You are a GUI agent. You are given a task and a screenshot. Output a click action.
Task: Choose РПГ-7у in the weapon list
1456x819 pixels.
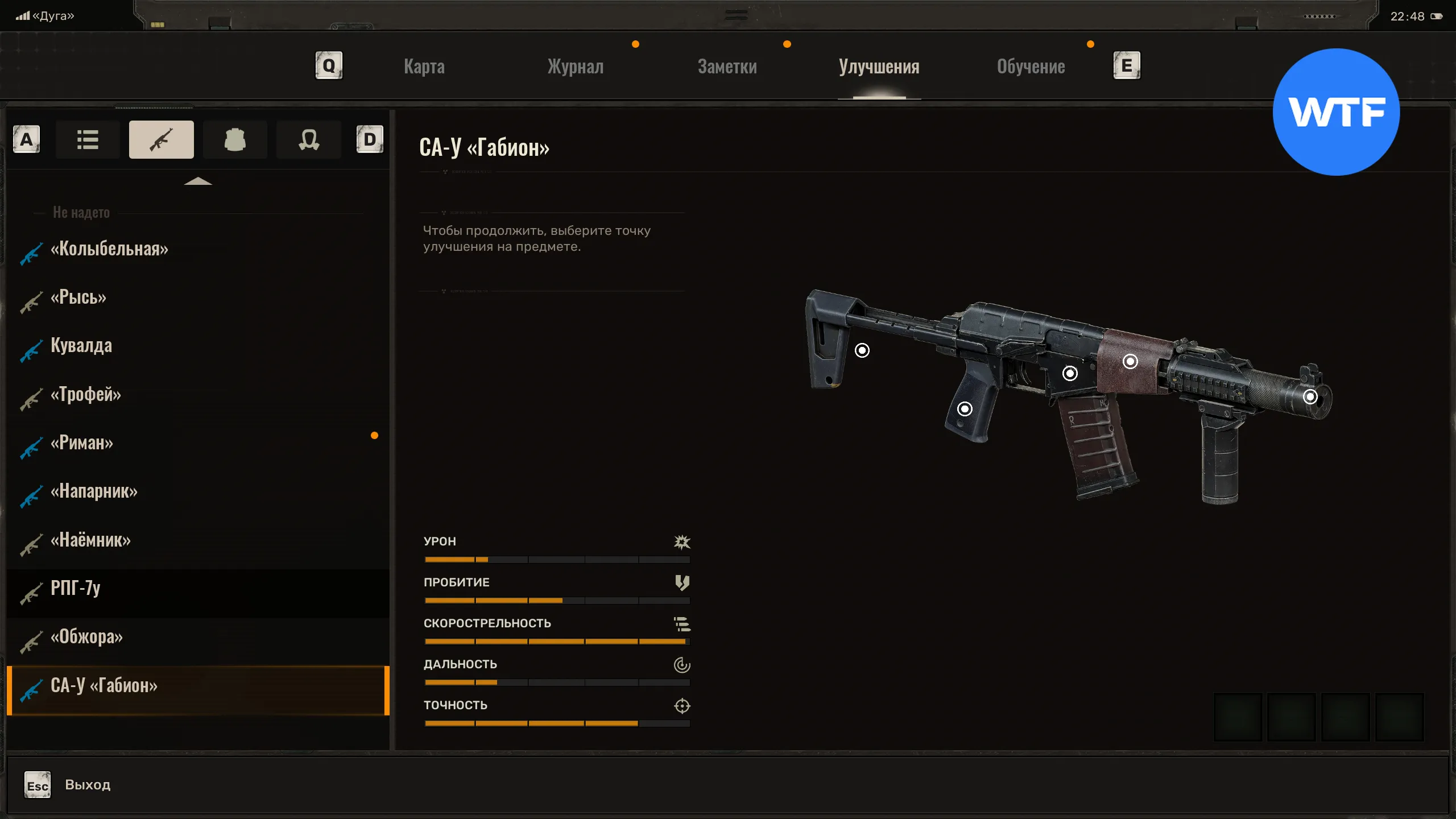(76, 588)
